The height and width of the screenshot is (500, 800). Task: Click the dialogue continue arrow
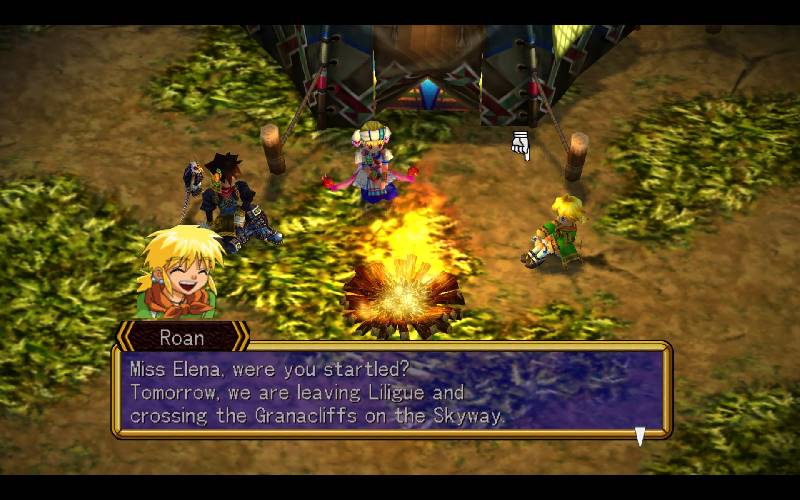pos(640,435)
